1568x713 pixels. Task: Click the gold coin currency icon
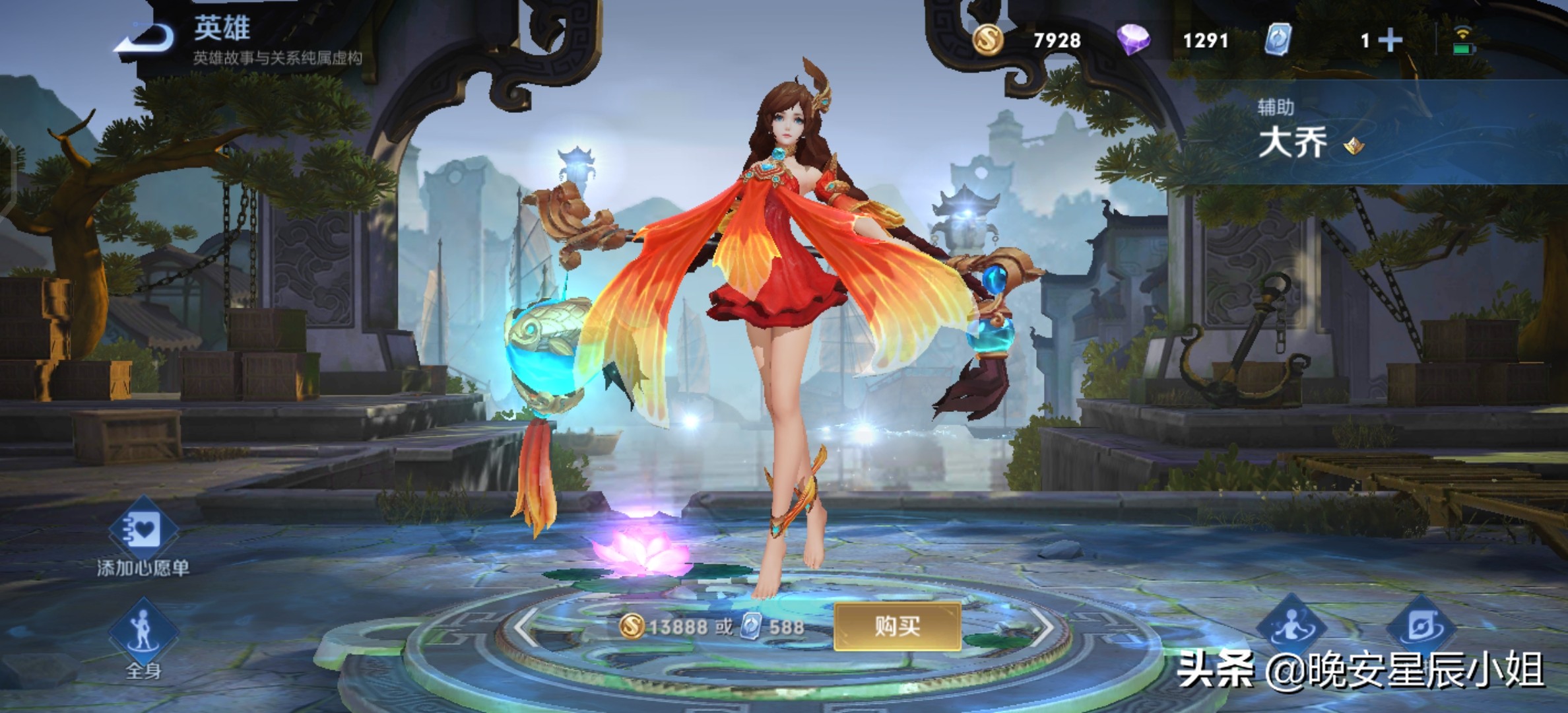988,40
